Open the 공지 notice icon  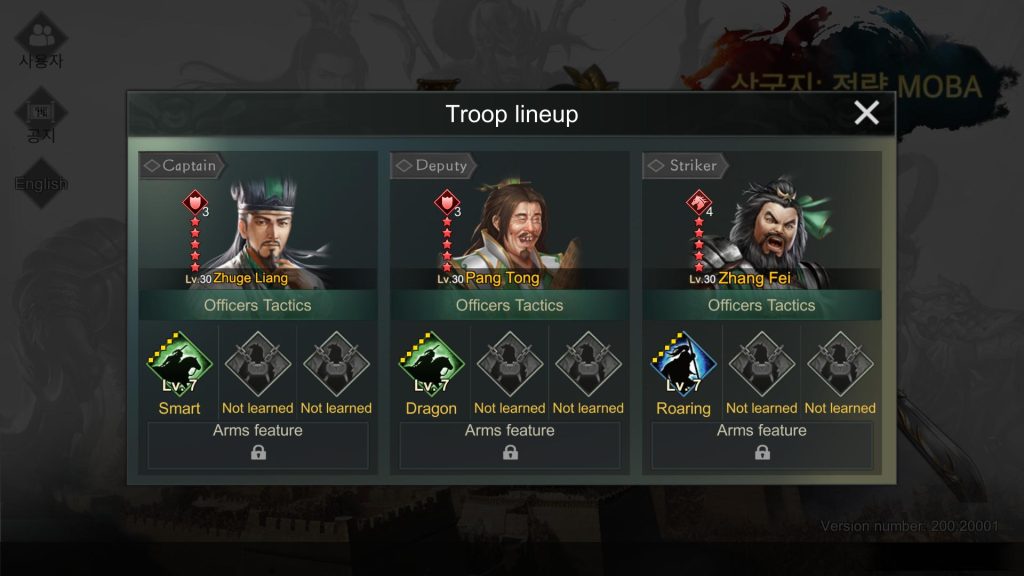point(41,118)
